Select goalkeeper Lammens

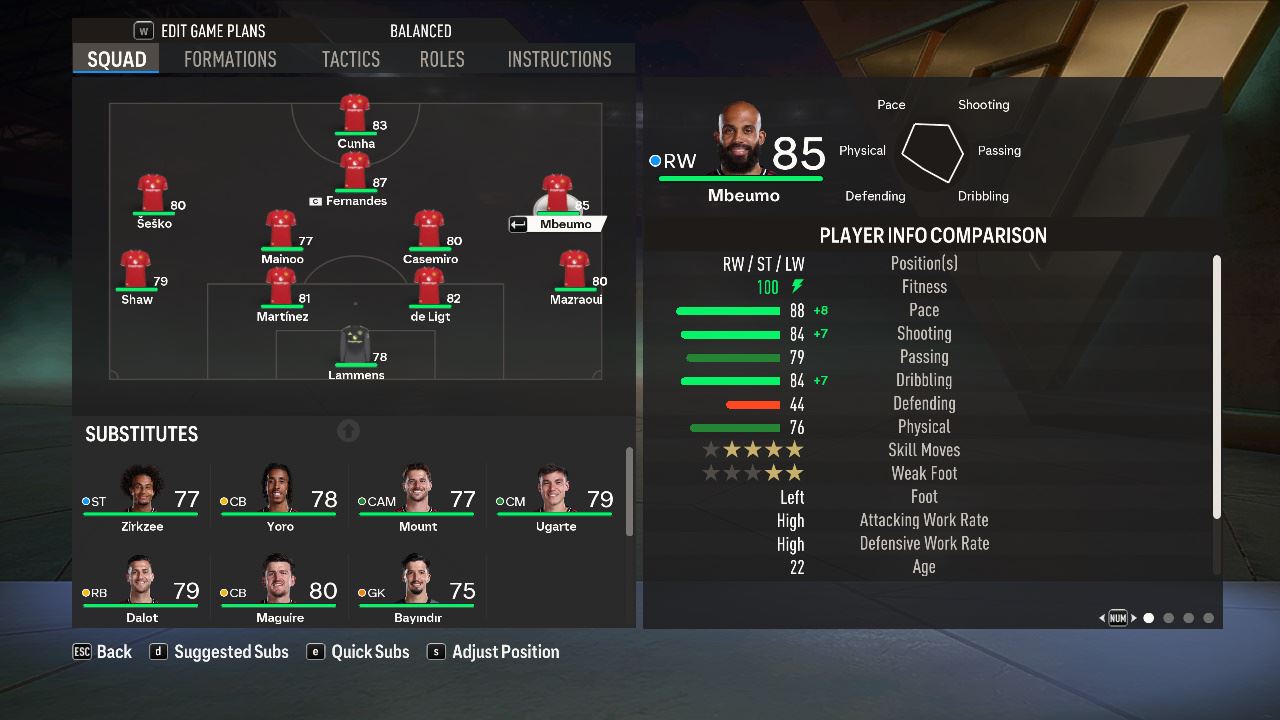click(x=355, y=346)
